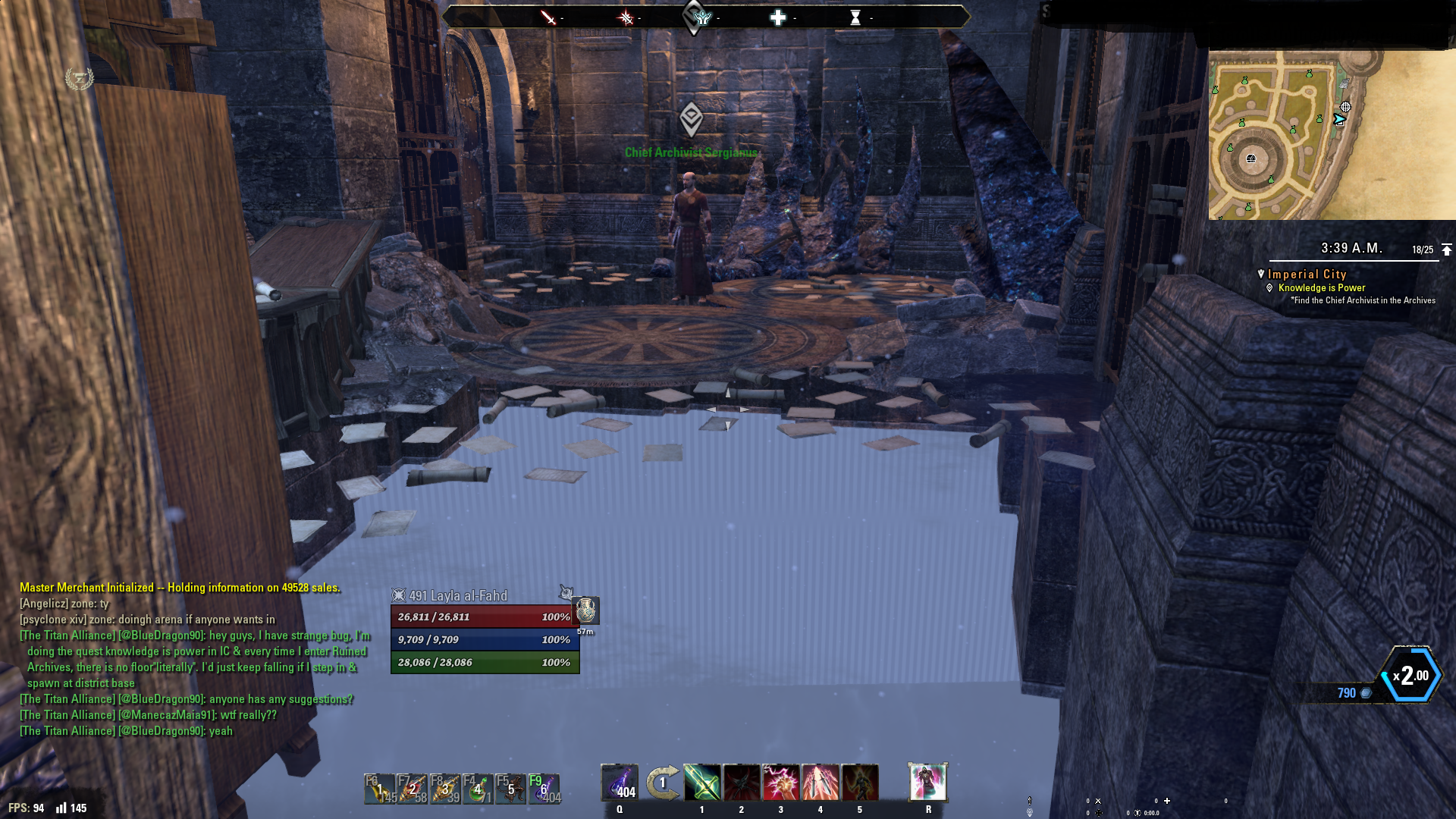The height and width of the screenshot is (819, 1456).
Task: Swap weapon bars with the curved arrow icon
Action: point(662,783)
